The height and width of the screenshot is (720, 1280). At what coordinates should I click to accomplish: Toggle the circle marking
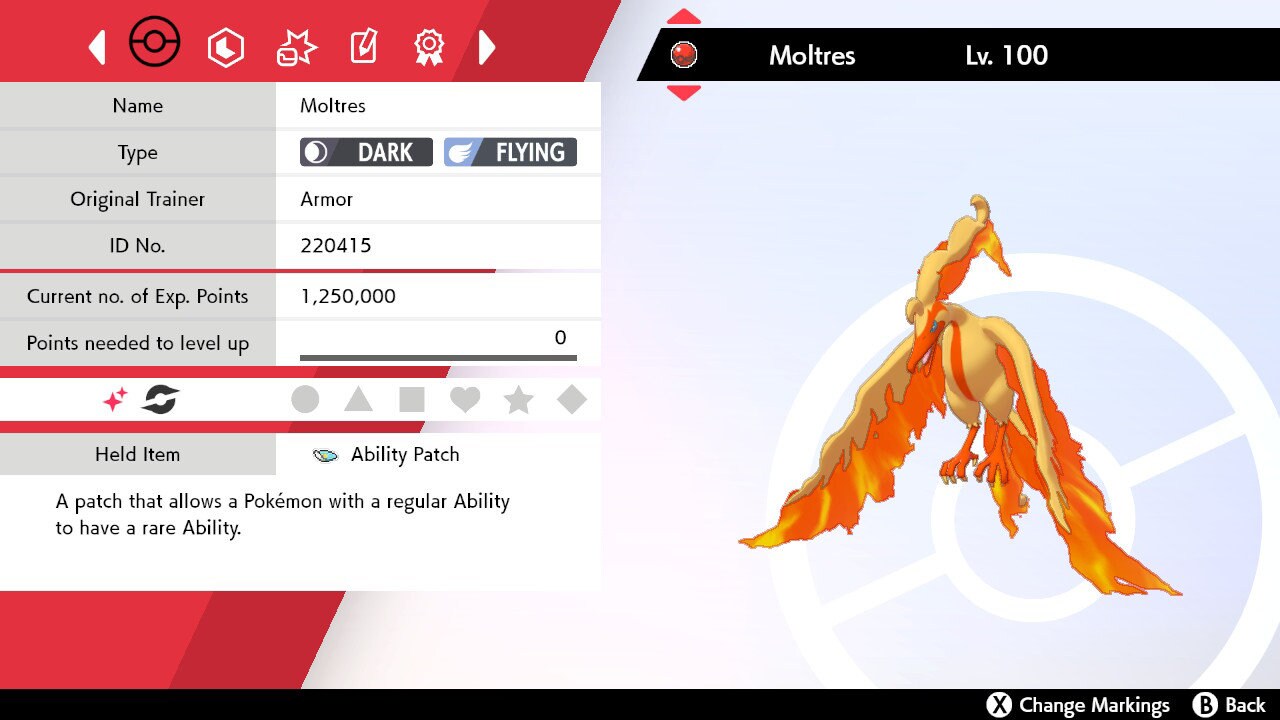click(305, 399)
